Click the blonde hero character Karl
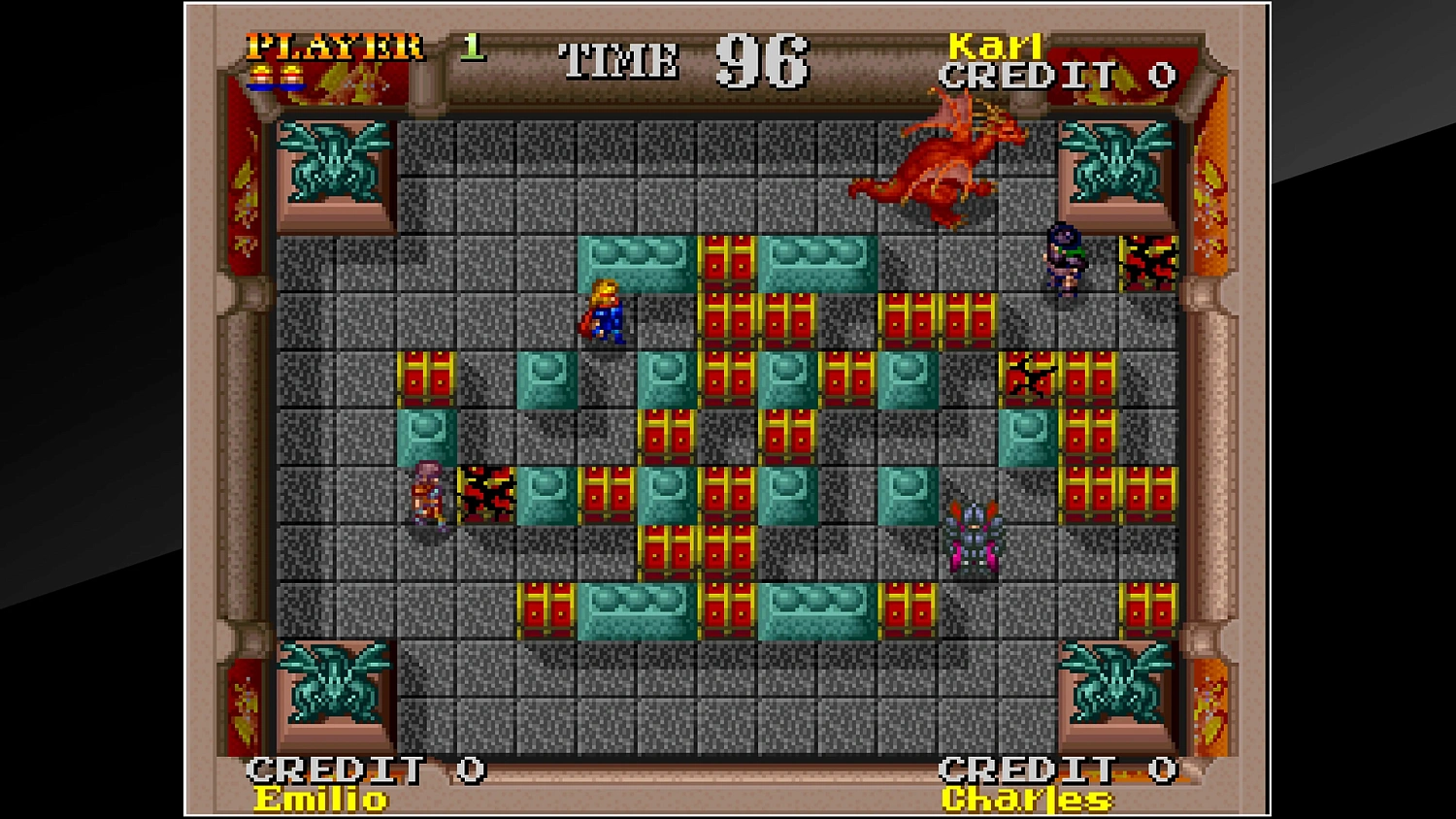 (604, 315)
